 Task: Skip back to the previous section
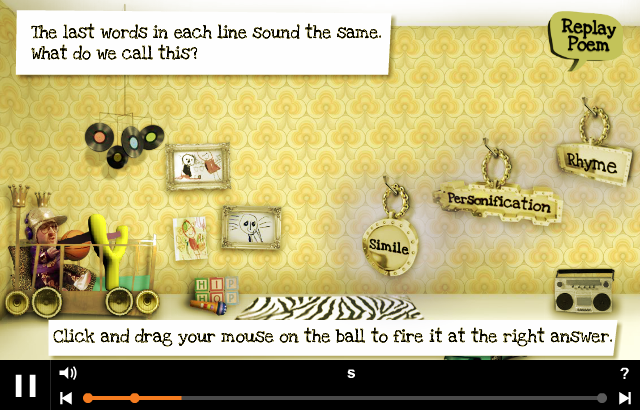click(x=66, y=398)
